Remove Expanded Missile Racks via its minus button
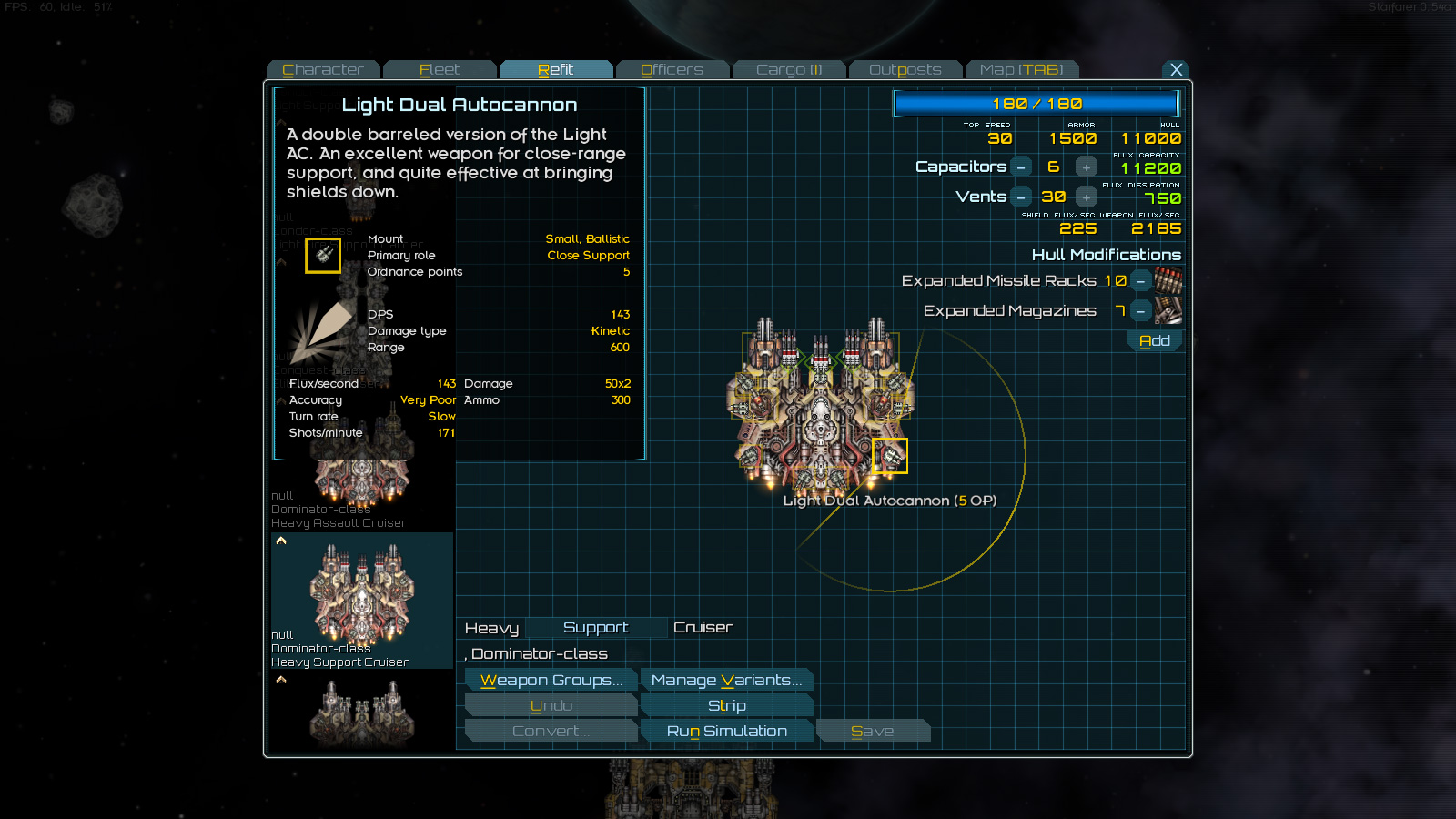Screen dimensions: 1456x819 (x=1140, y=281)
